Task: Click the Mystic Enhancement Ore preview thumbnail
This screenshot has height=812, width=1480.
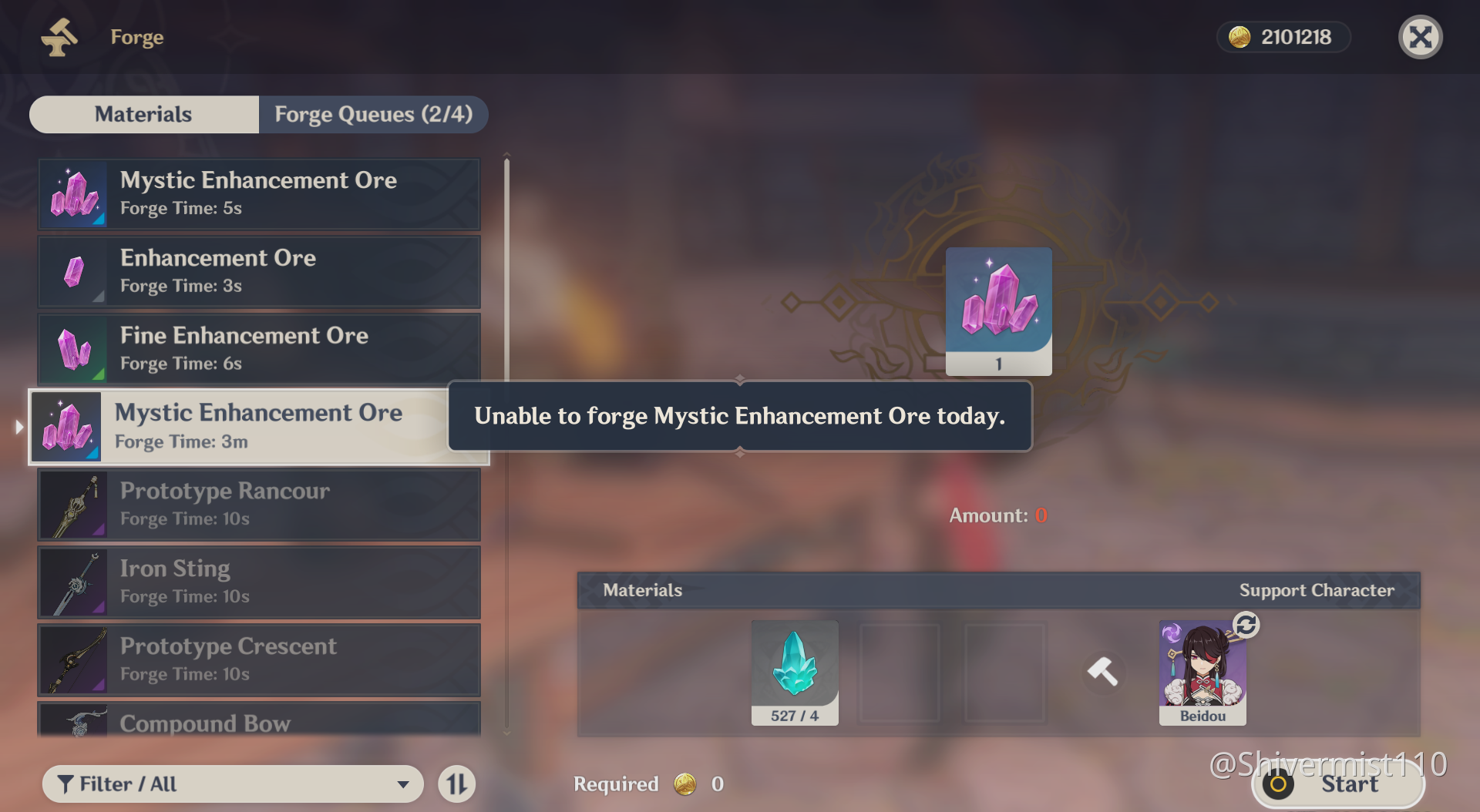Action: click(x=998, y=310)
